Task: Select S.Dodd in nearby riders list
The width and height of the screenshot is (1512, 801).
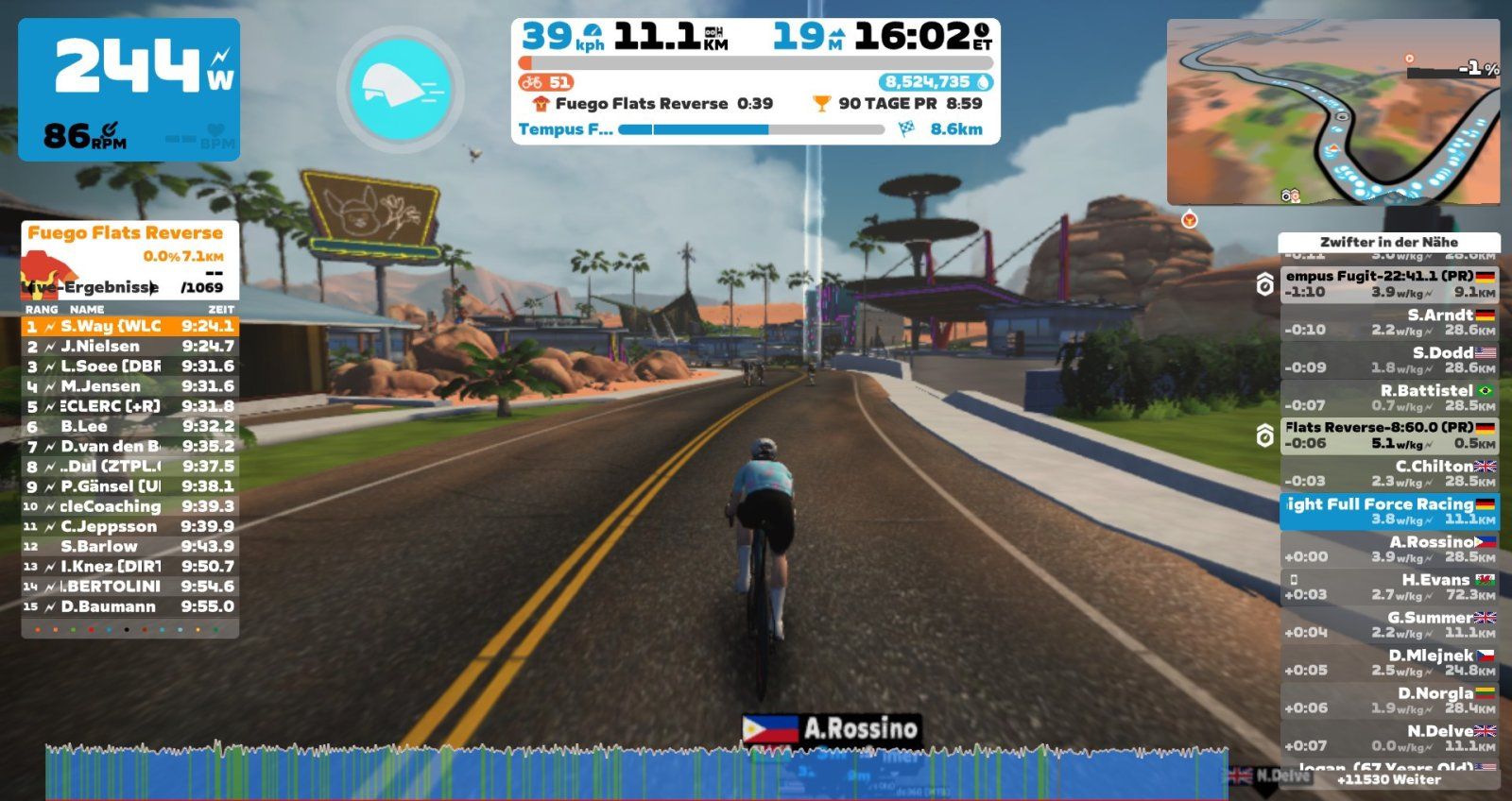Action: [1388, 360]
